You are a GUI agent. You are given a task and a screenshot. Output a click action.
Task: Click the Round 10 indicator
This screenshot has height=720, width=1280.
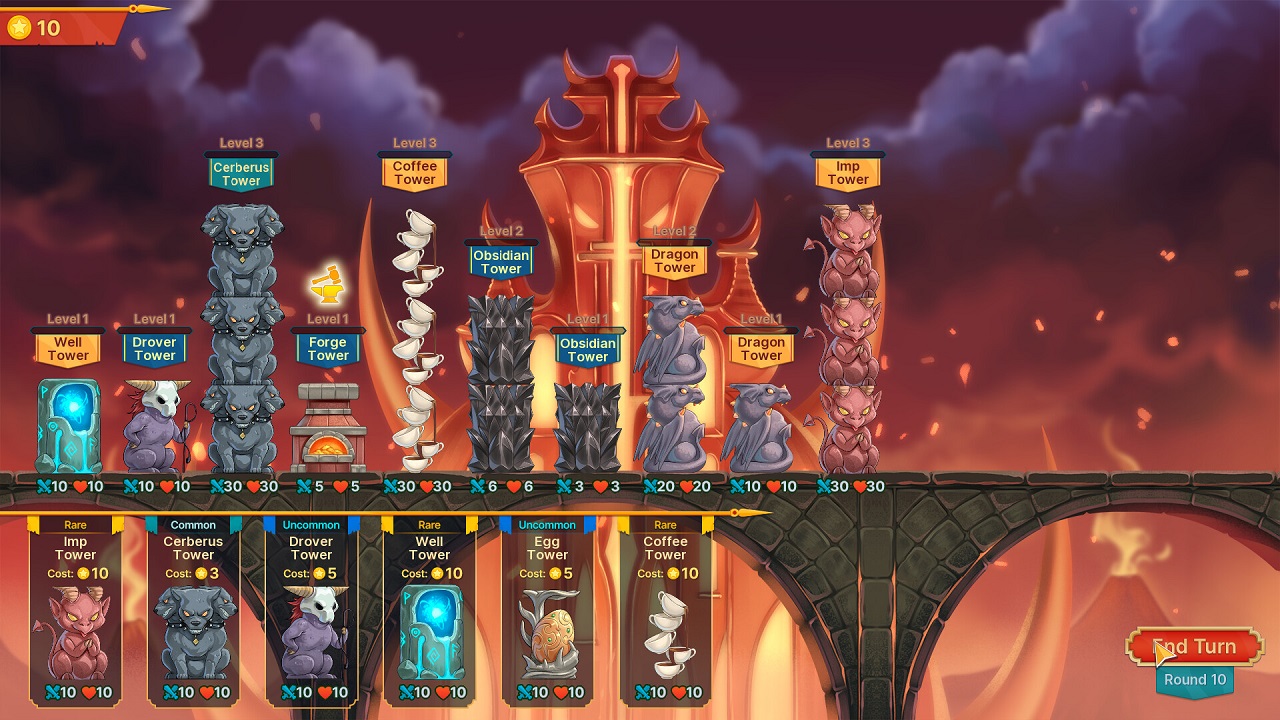pyautogui.click(x=1193, y=679)
